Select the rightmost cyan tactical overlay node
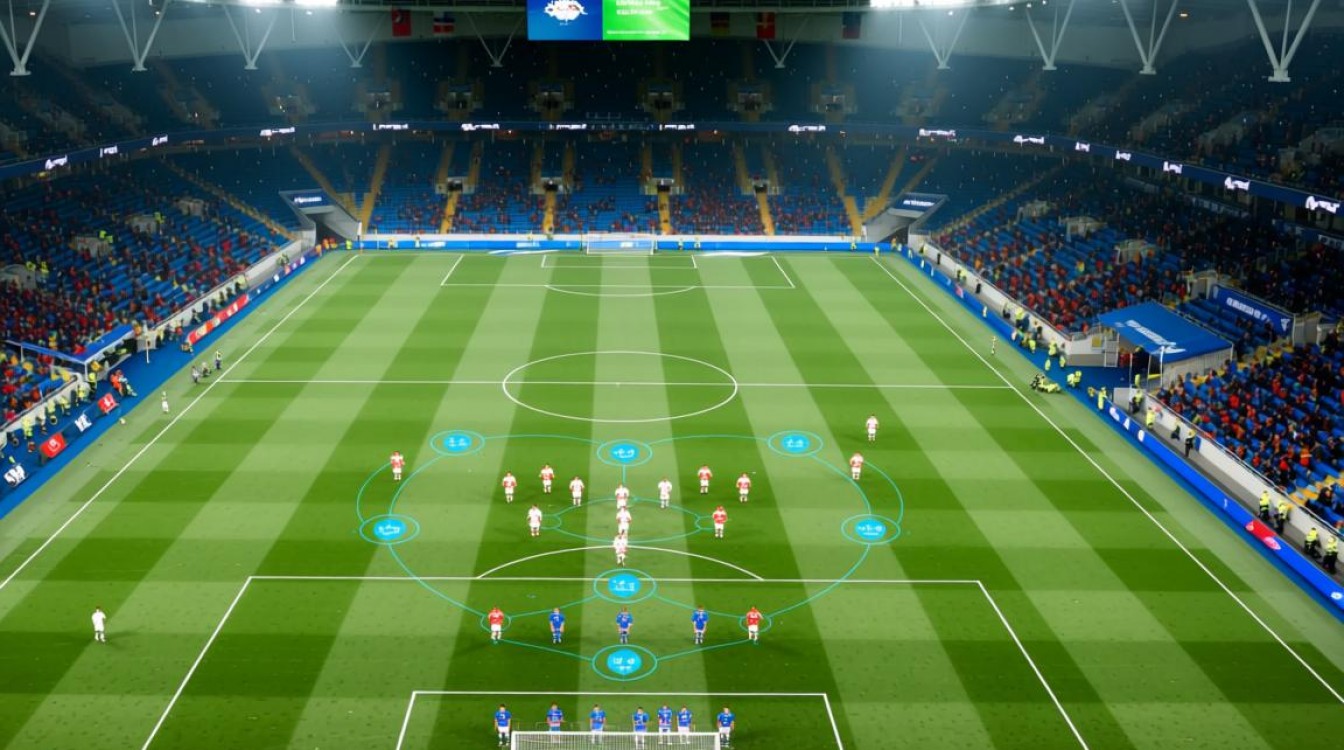Image resolution: width=1344 pixels, height=750 pixels. click(x=870, y=529)
